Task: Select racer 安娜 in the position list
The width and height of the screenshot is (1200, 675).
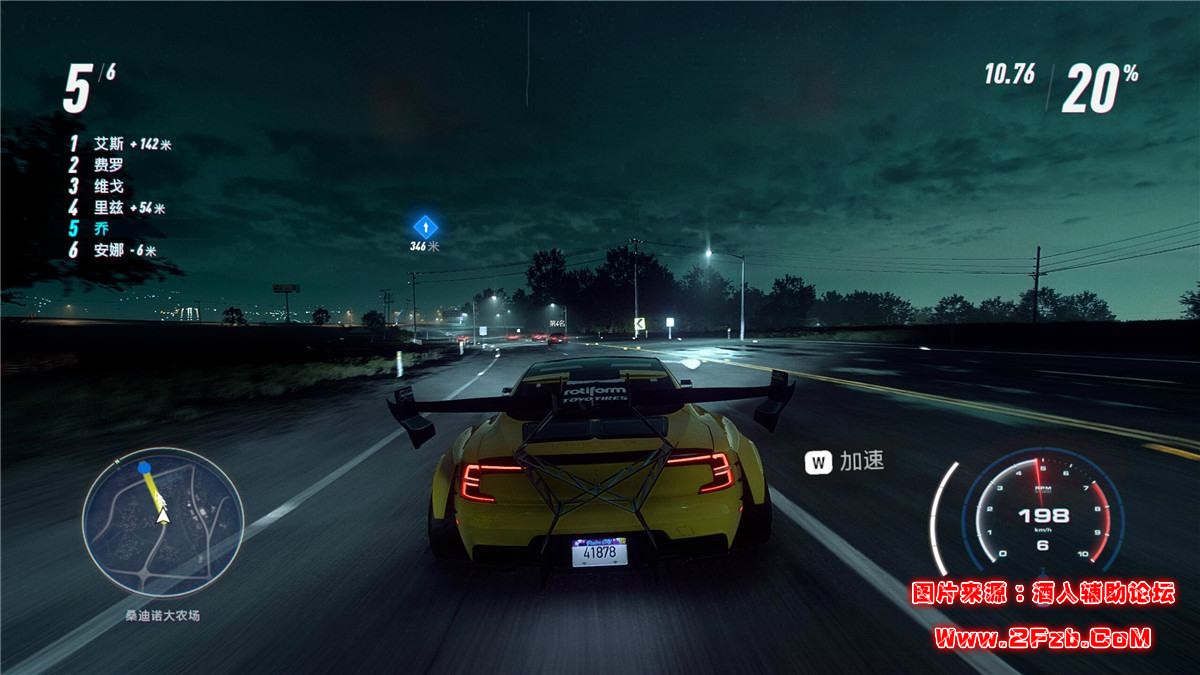Action: pos(108,251)
